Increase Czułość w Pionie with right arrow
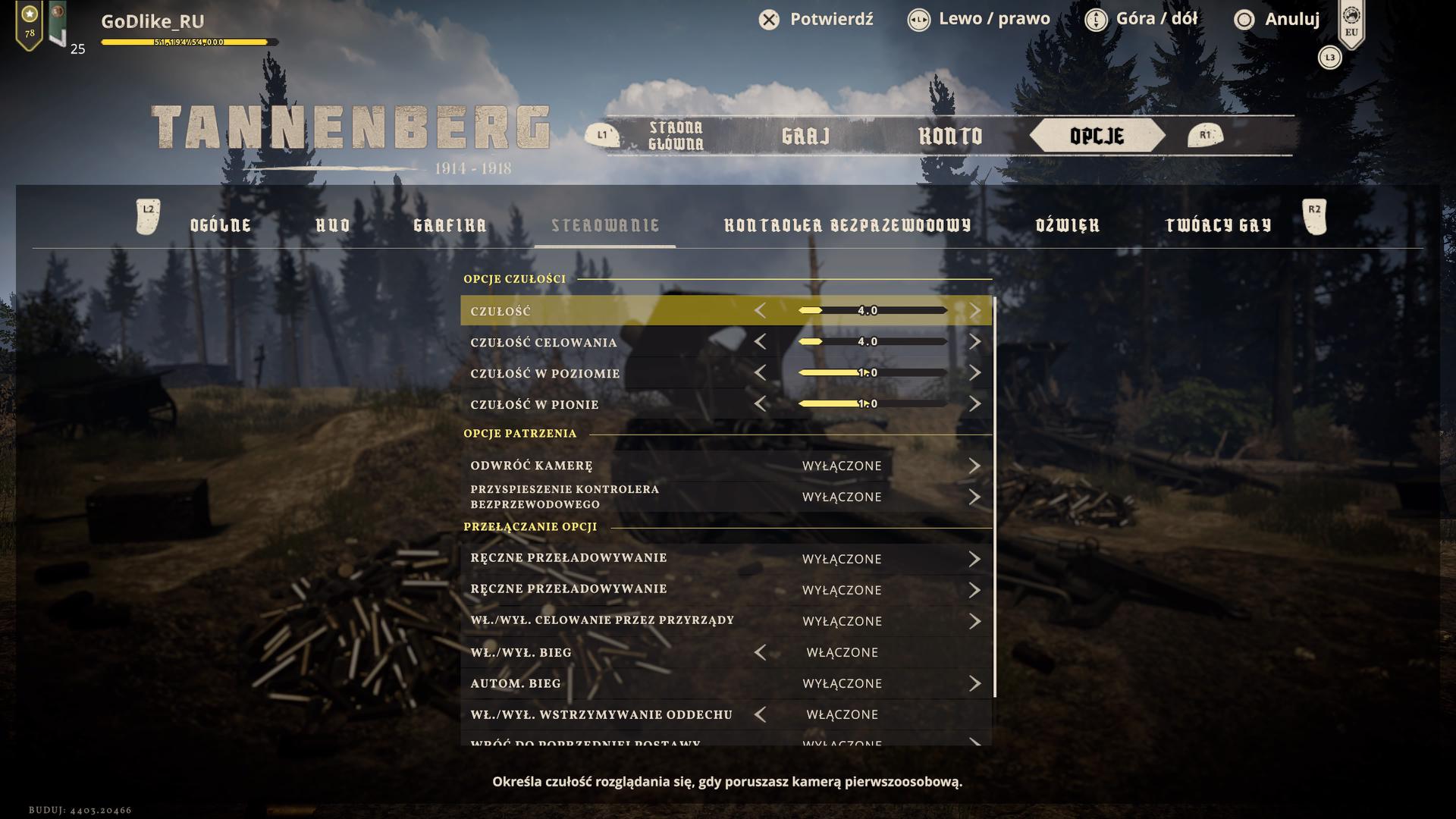Screen dimensions: 1456x819 [x=974, y=404]
